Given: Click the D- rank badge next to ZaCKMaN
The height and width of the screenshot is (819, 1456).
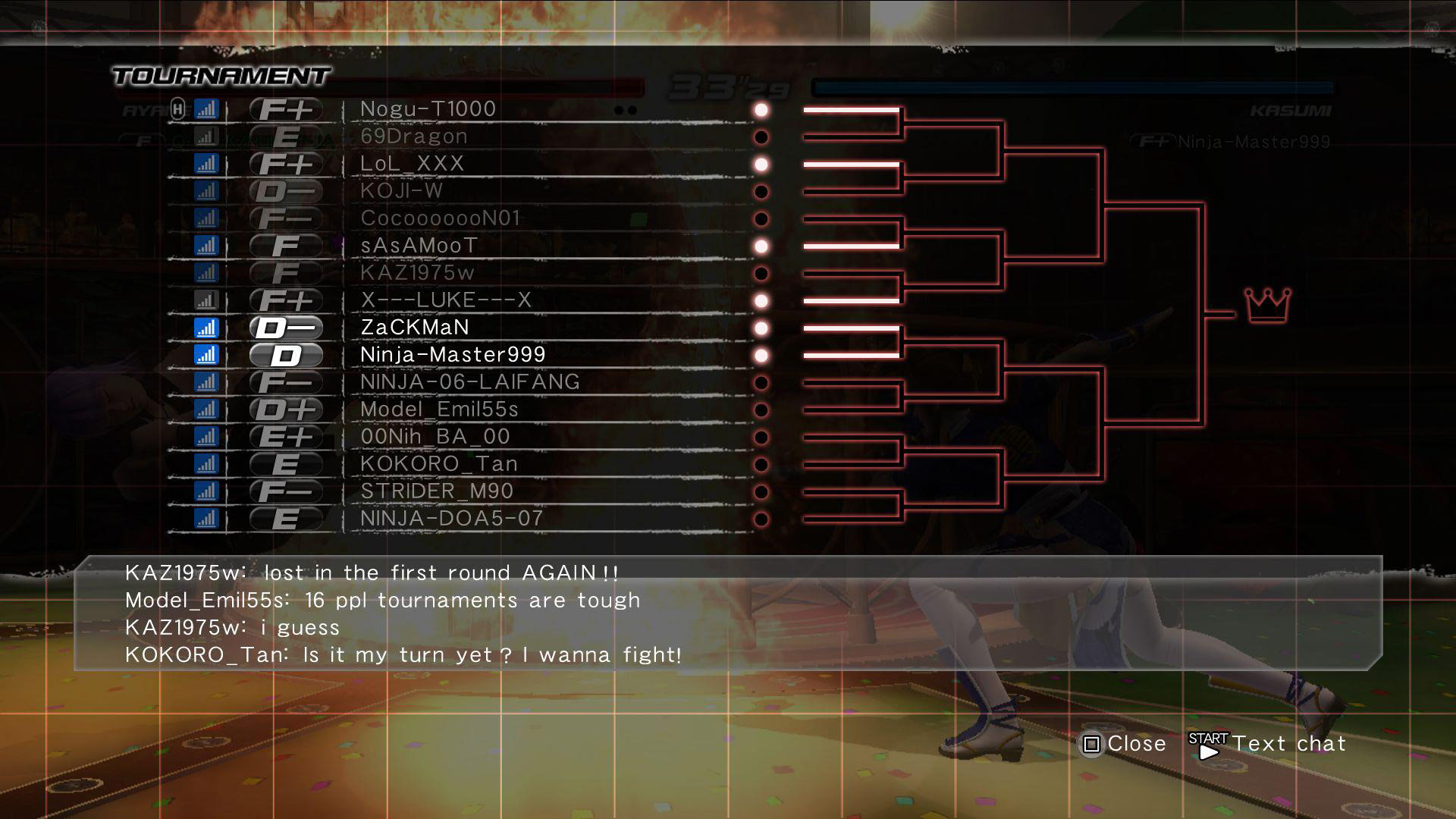Looking at the screenshot, I should tap(284, 328).
